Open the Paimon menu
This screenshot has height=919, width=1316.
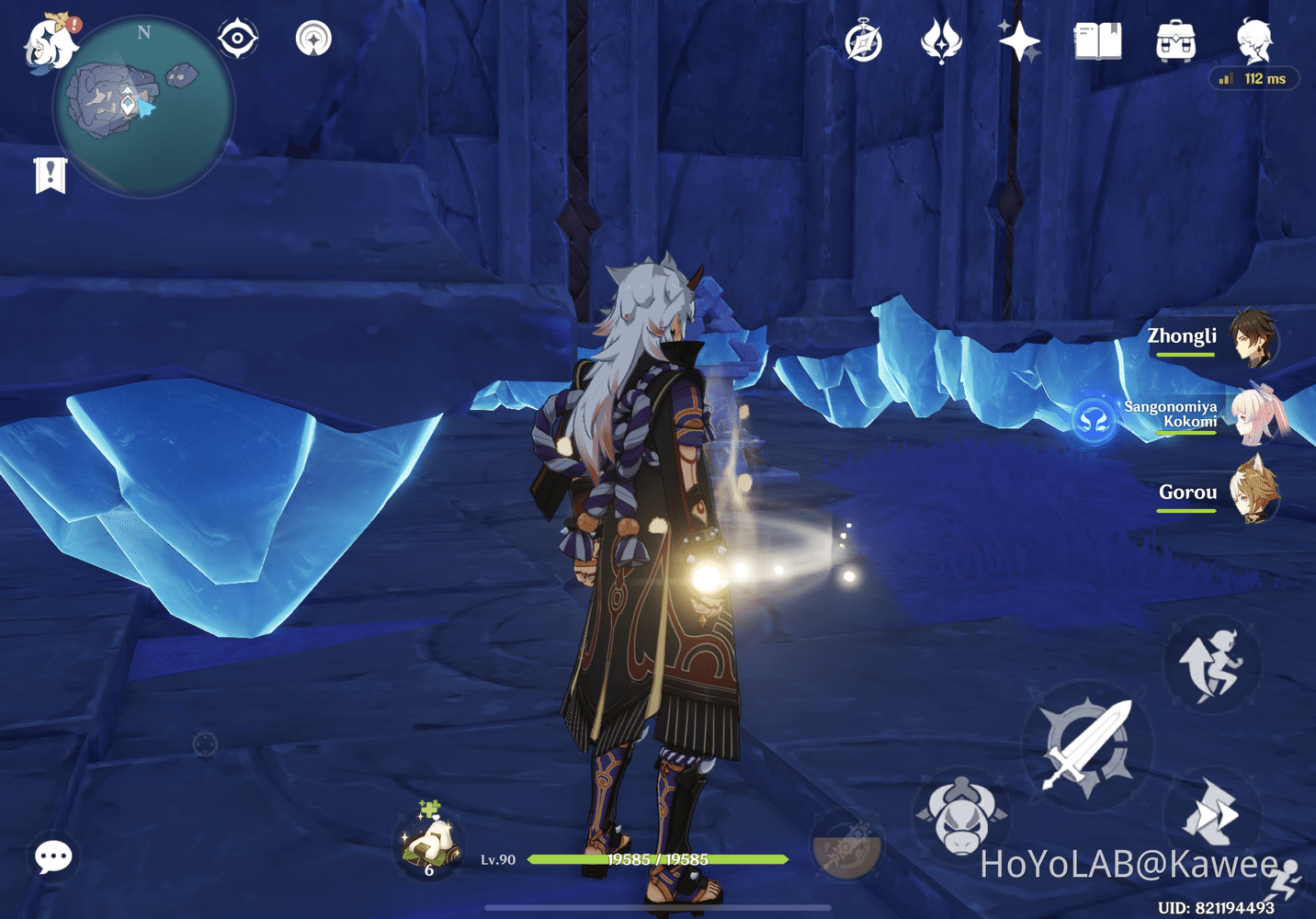48,41
